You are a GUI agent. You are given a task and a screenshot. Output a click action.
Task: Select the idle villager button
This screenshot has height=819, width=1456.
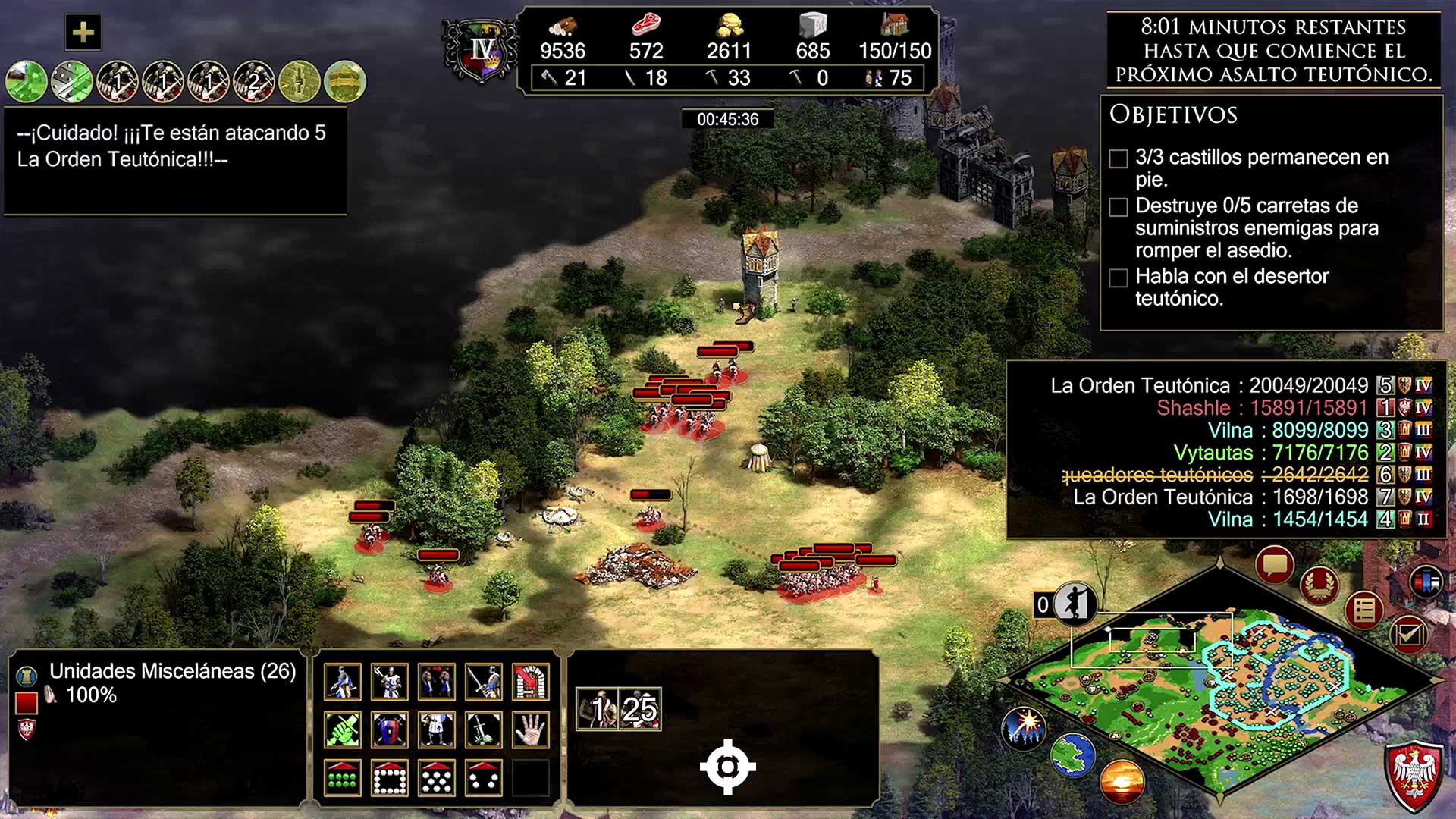[x=1074, y=604]
